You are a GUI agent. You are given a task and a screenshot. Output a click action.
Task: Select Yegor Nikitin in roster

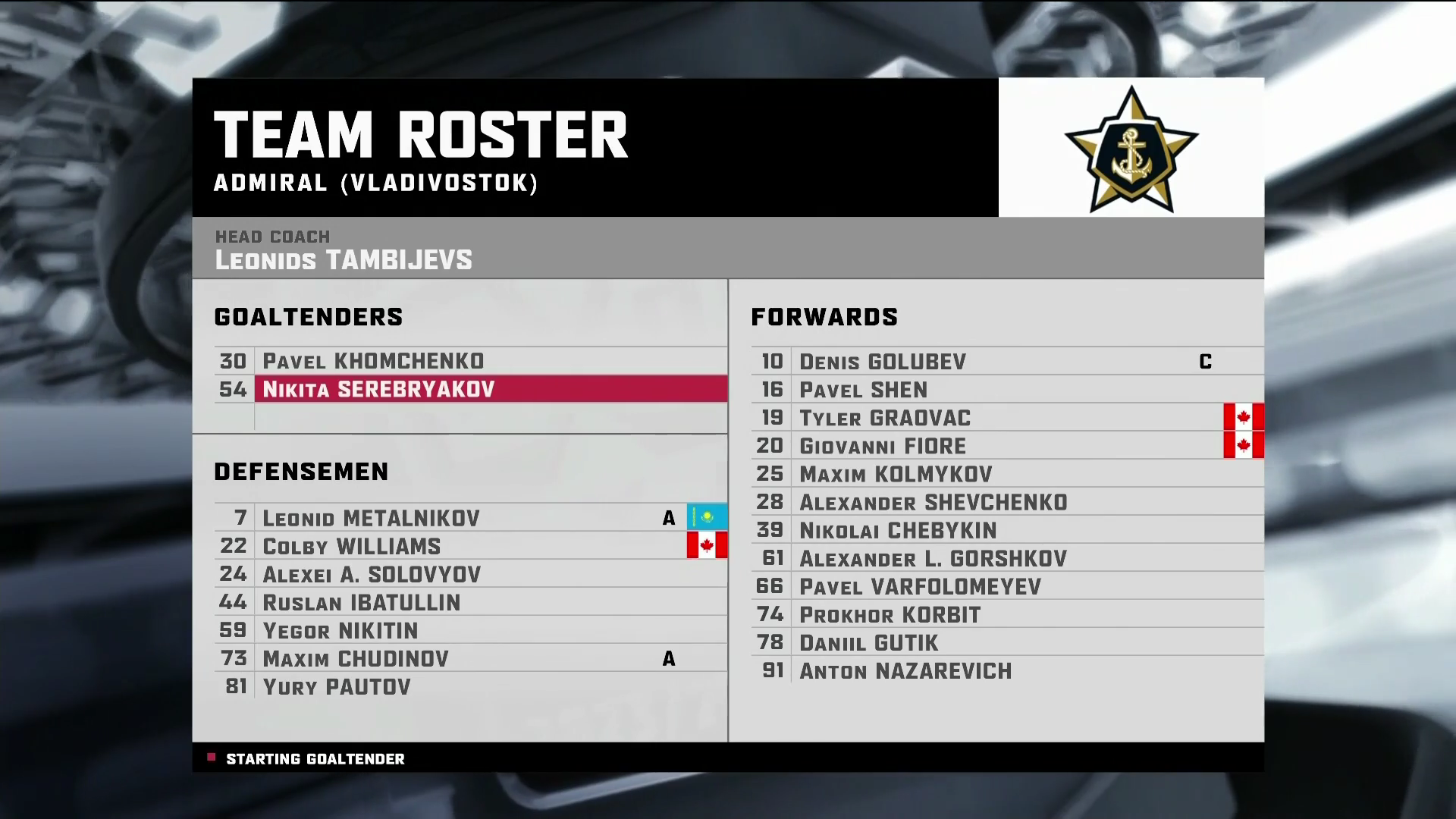tap(340, 630)
